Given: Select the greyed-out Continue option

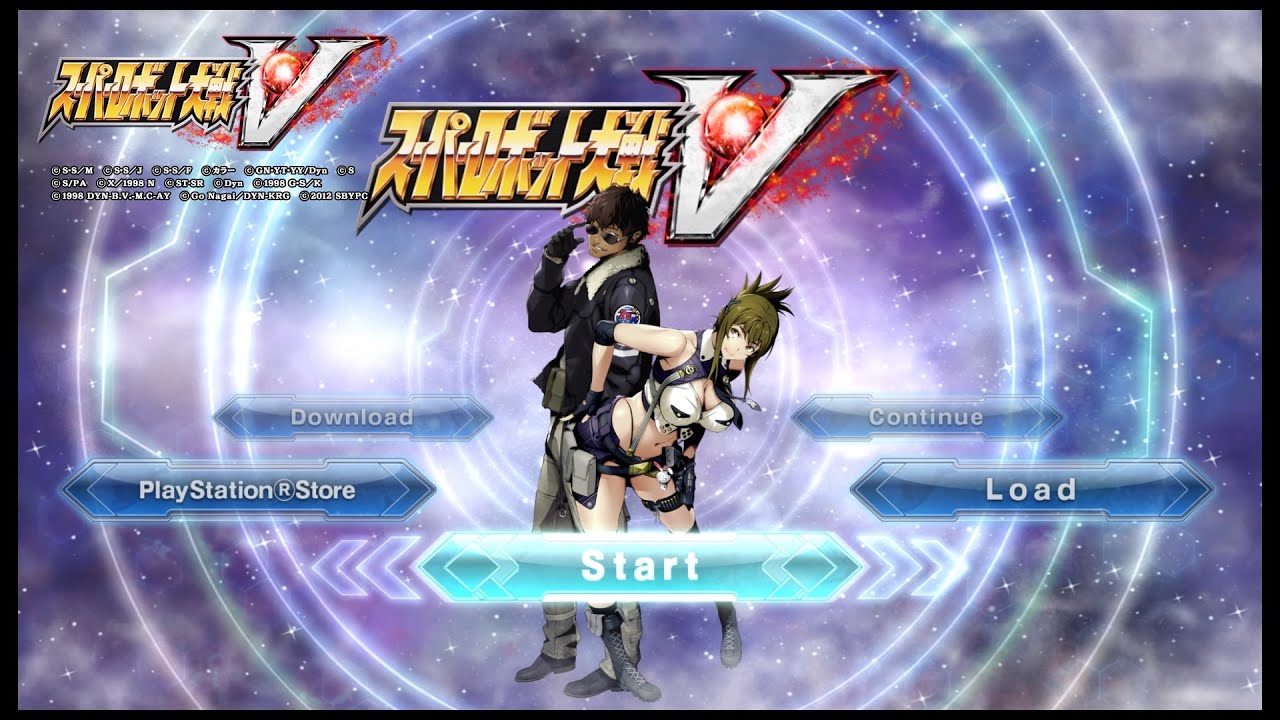Looking at the screenshot, I should pyautogui.click(x=926, y=417).
